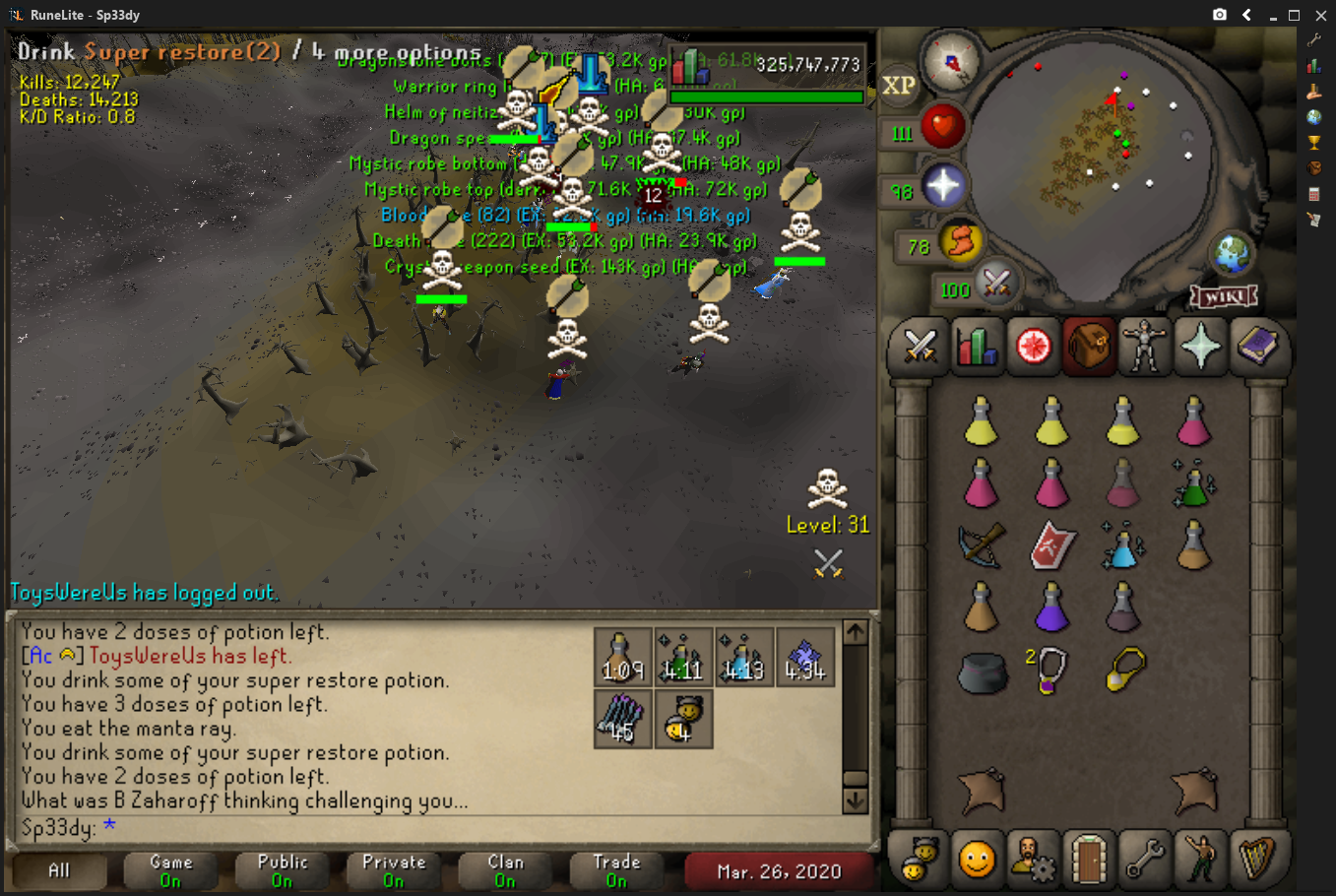Open the Logout door tab
Image resolution: width=1336 pixels, height=896 pixels.
(1088, 860)
